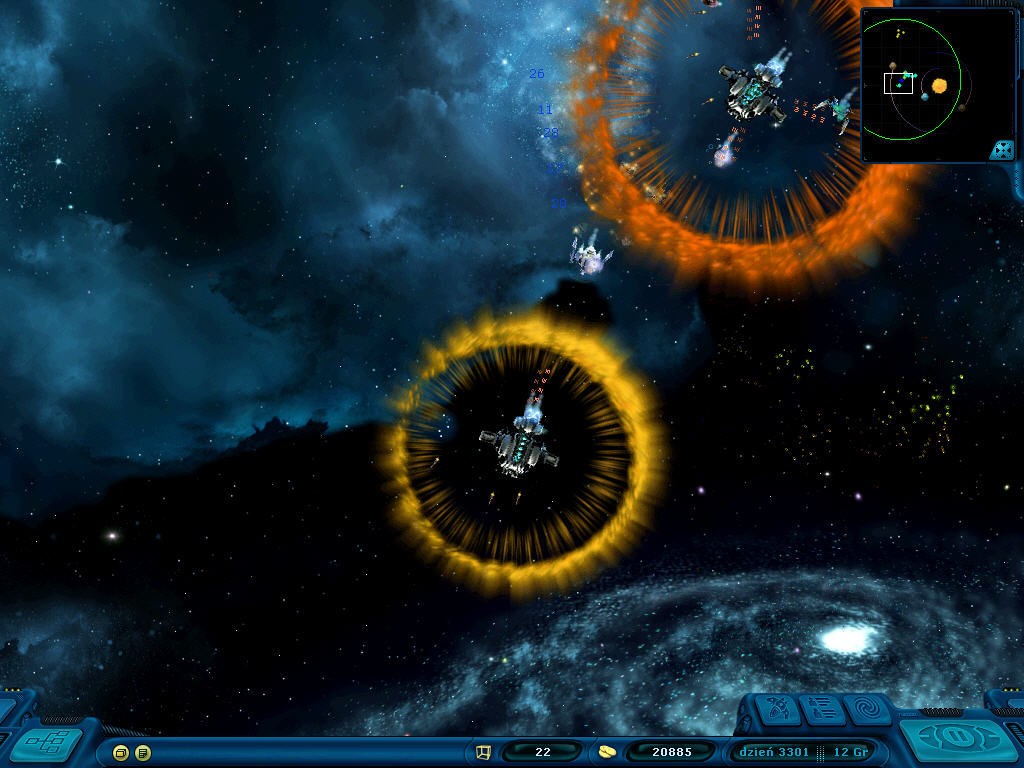
Task: Open the ranger list panel button
Action: (820, 710)
